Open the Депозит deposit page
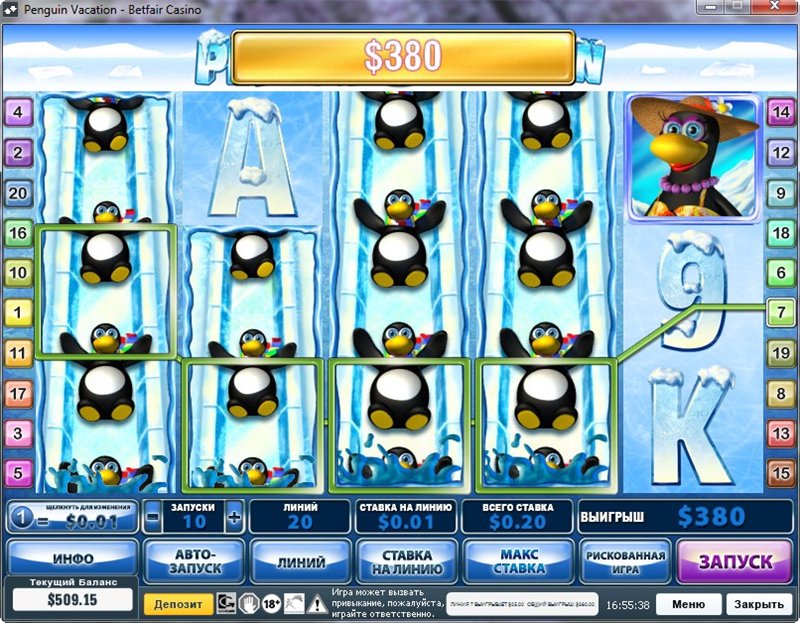The height and width of the screenshot is (623, 800). click(177, 604)
